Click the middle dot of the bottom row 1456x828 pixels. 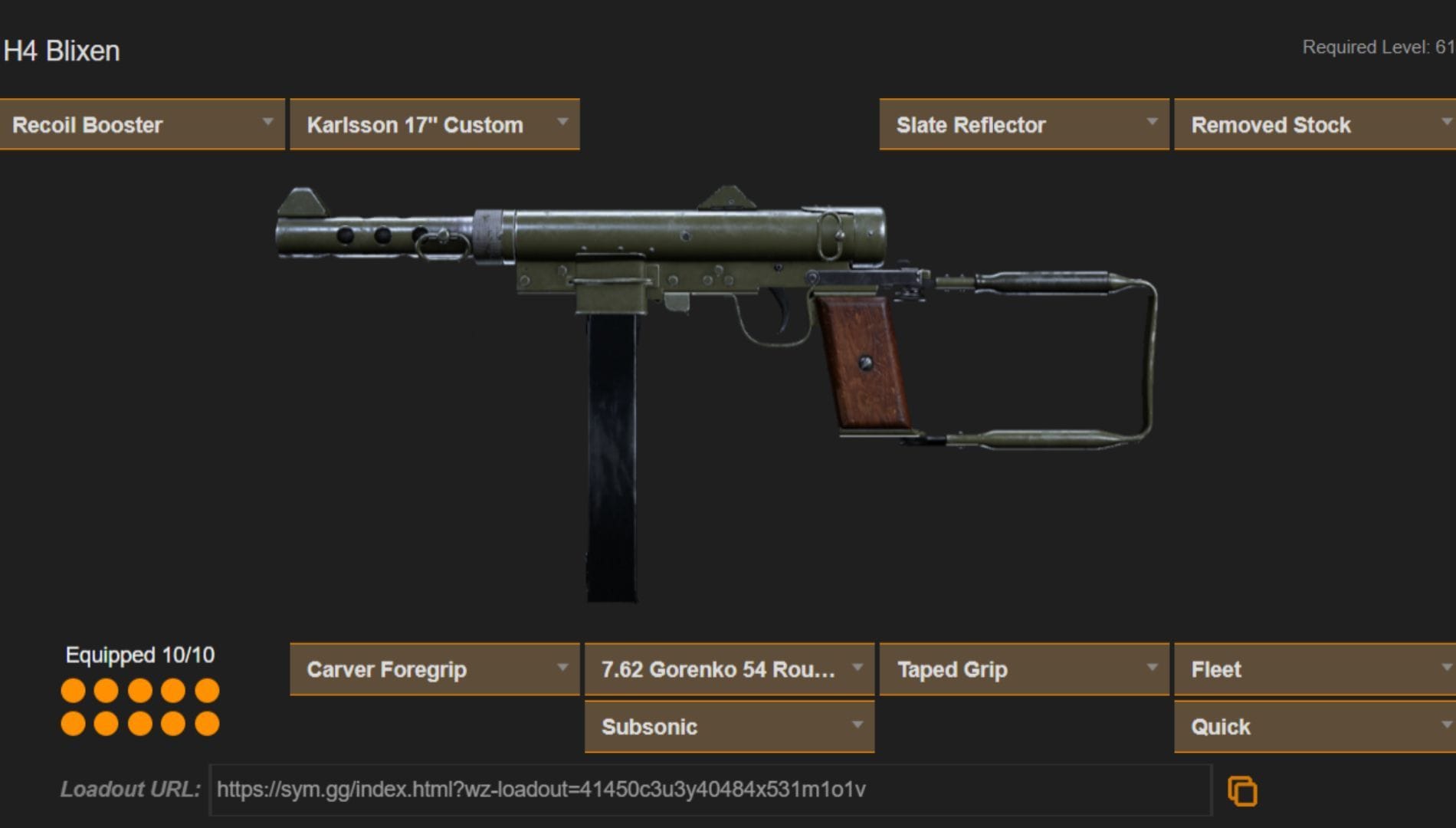click(140, 721)
